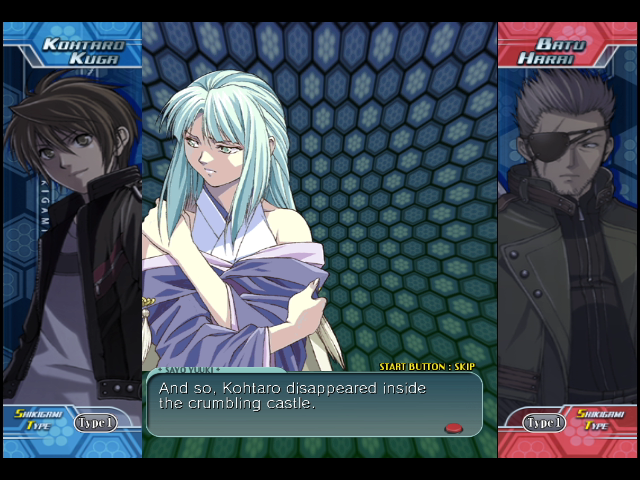Click the red continue indicator in dialogue
The width and height of the screenshot is (640, 480).
453,428
